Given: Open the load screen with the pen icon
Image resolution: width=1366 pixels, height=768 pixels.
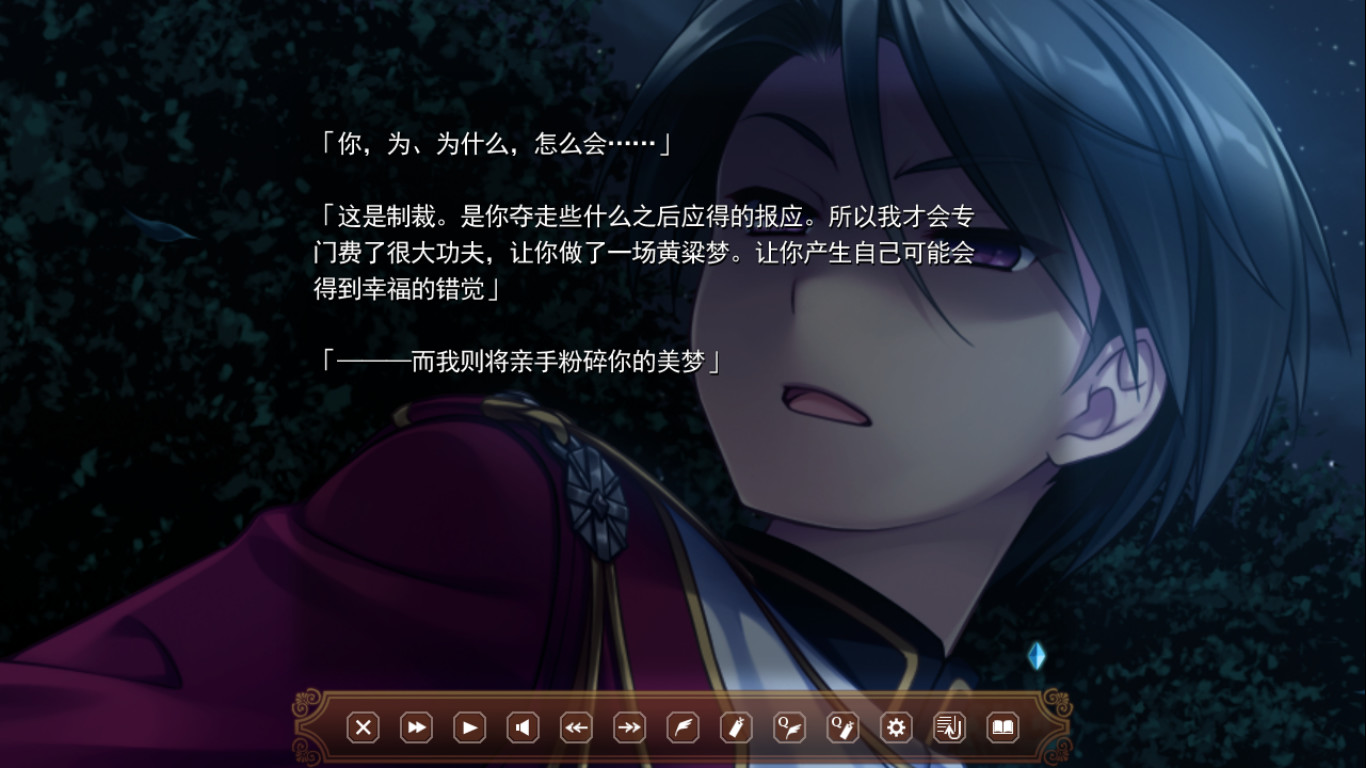Looking at the screenshot, I should point(737,728).
